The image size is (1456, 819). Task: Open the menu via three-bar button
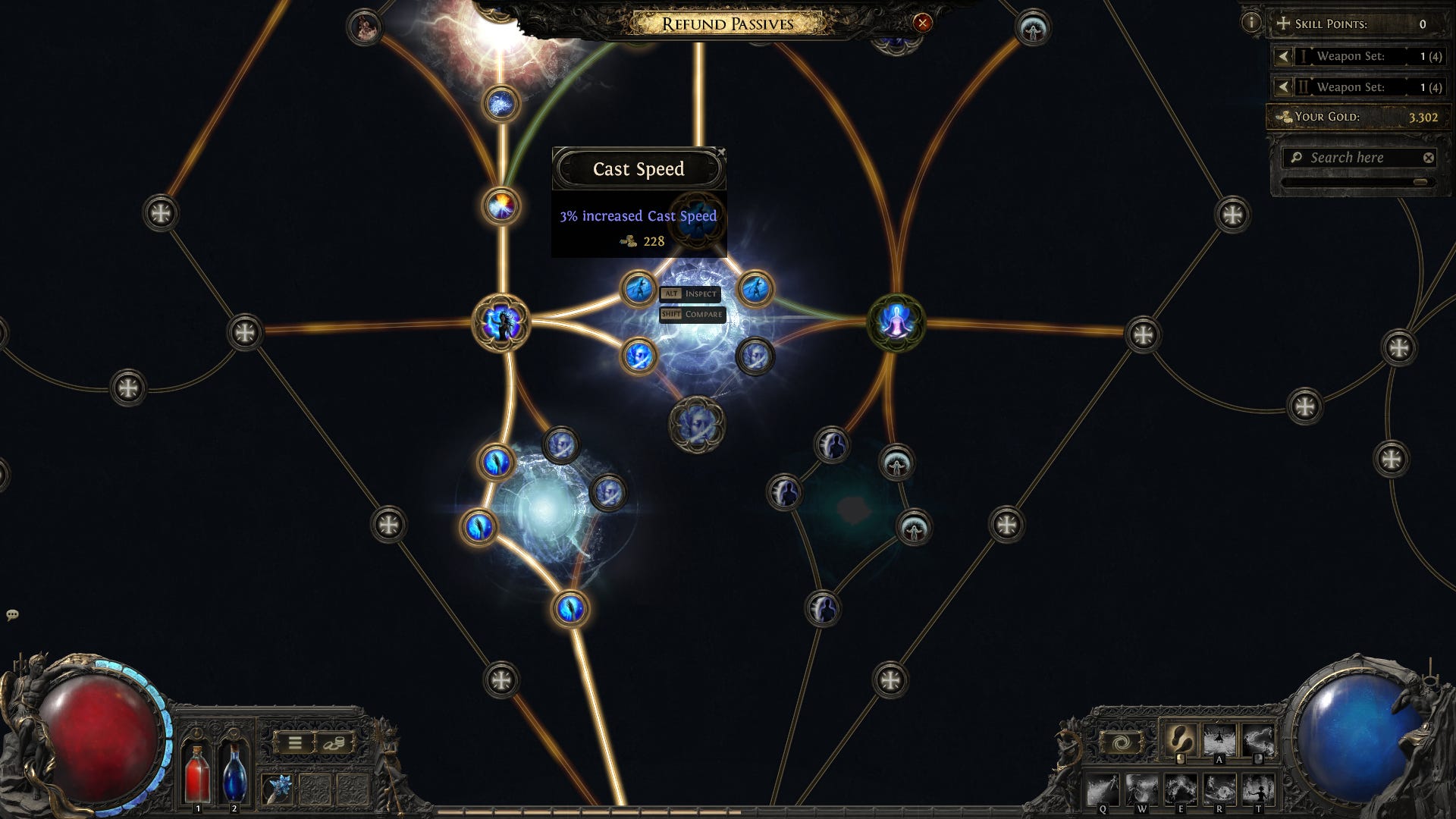[295, 743]
